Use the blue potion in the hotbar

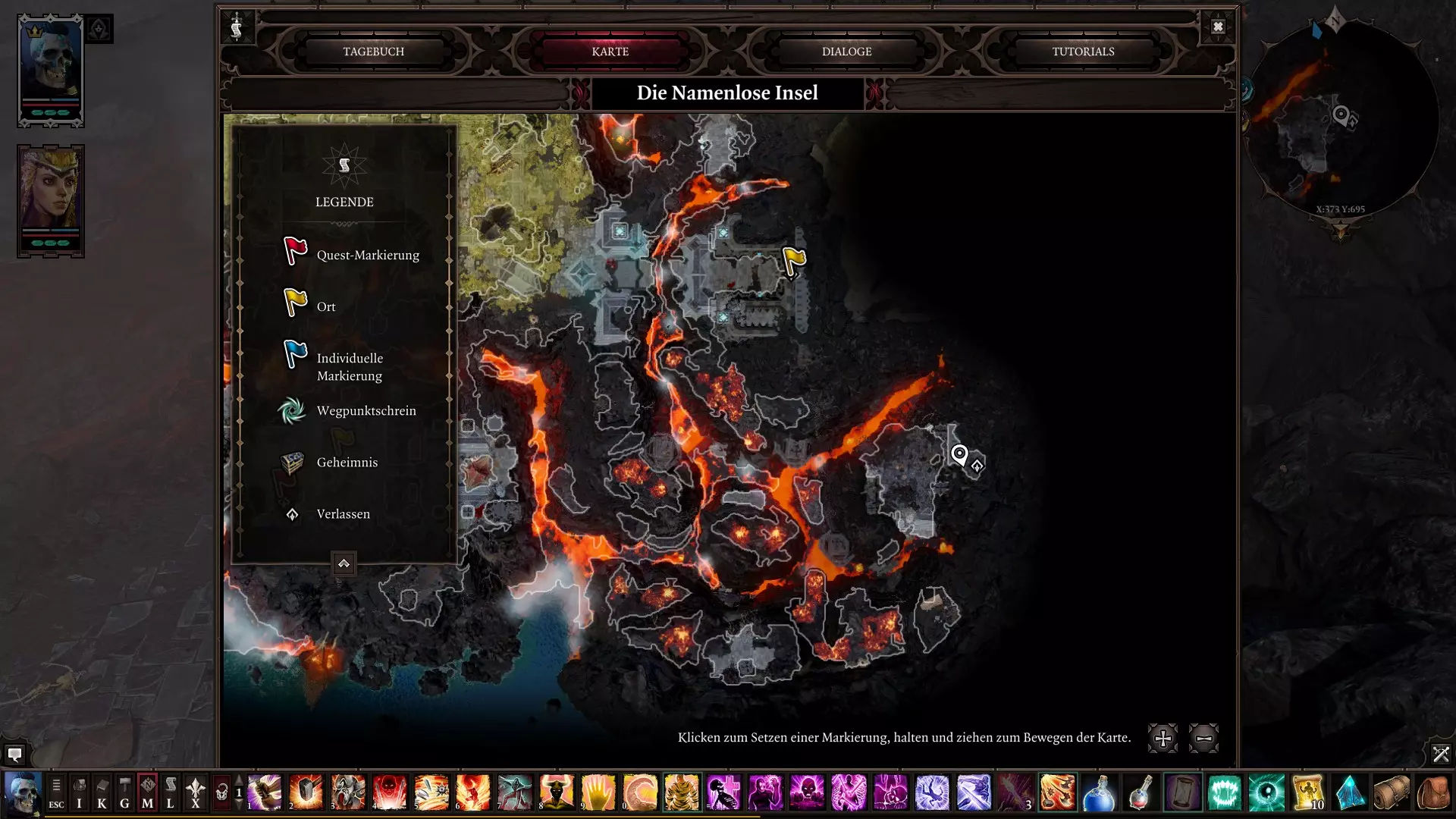(1099, 793)
